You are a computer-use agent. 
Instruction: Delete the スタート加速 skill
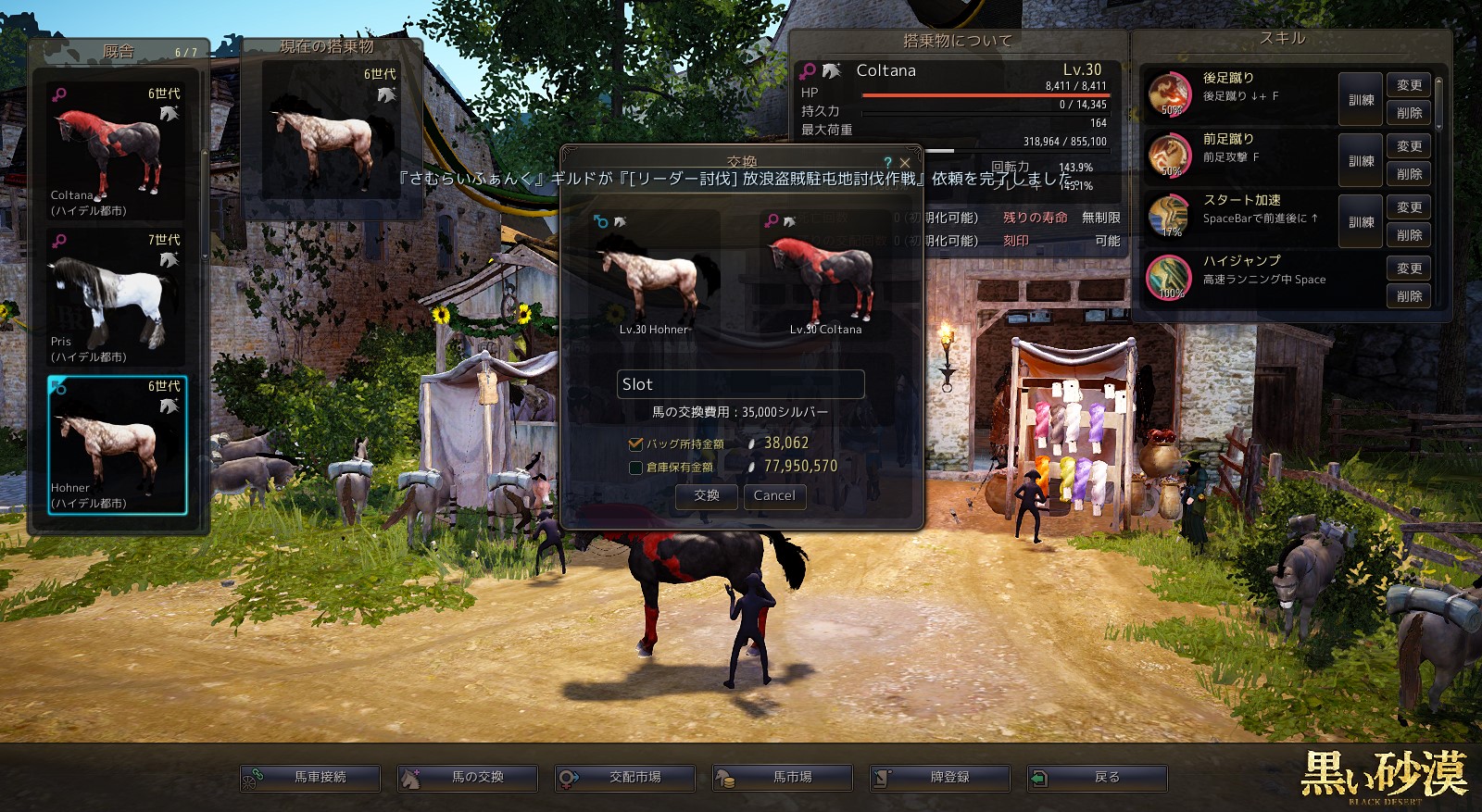coord(1409,235)
